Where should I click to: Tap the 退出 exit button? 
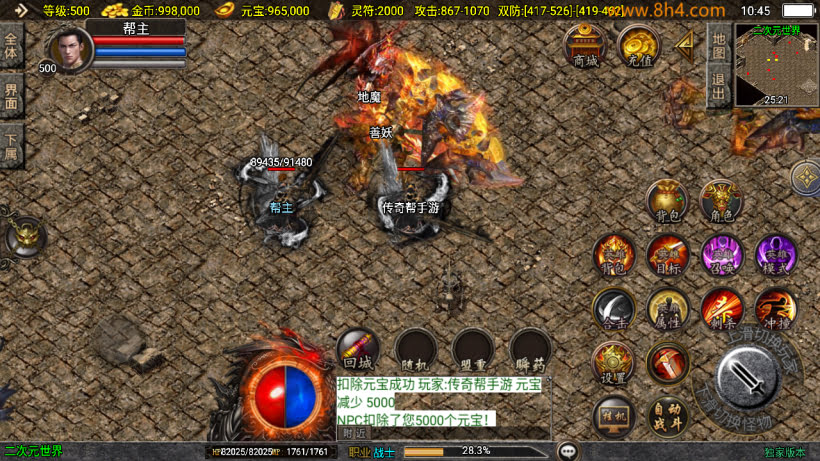(x=717, y=85)
